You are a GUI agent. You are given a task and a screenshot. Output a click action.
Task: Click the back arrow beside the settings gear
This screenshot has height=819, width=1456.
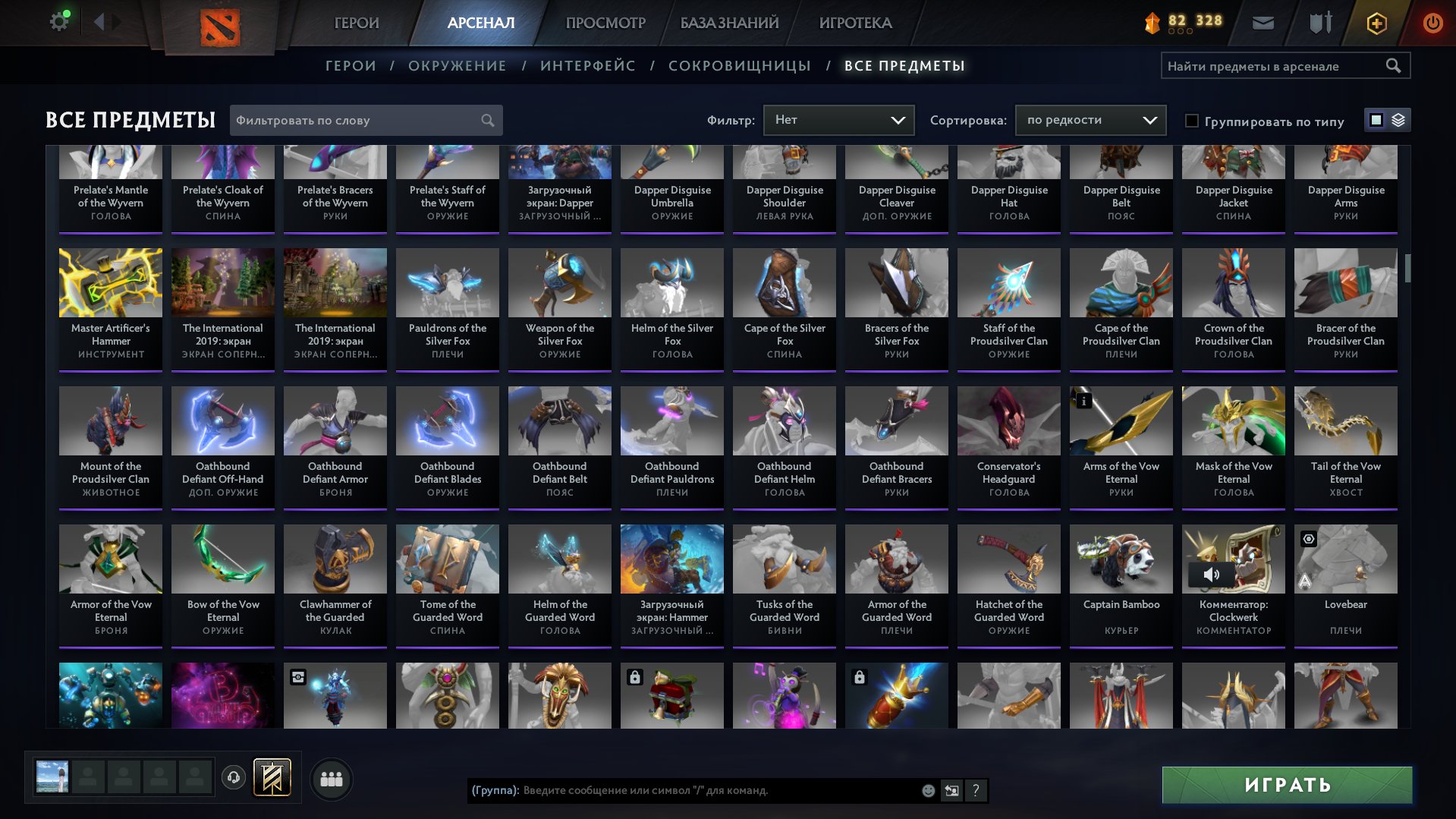[99, 21]
